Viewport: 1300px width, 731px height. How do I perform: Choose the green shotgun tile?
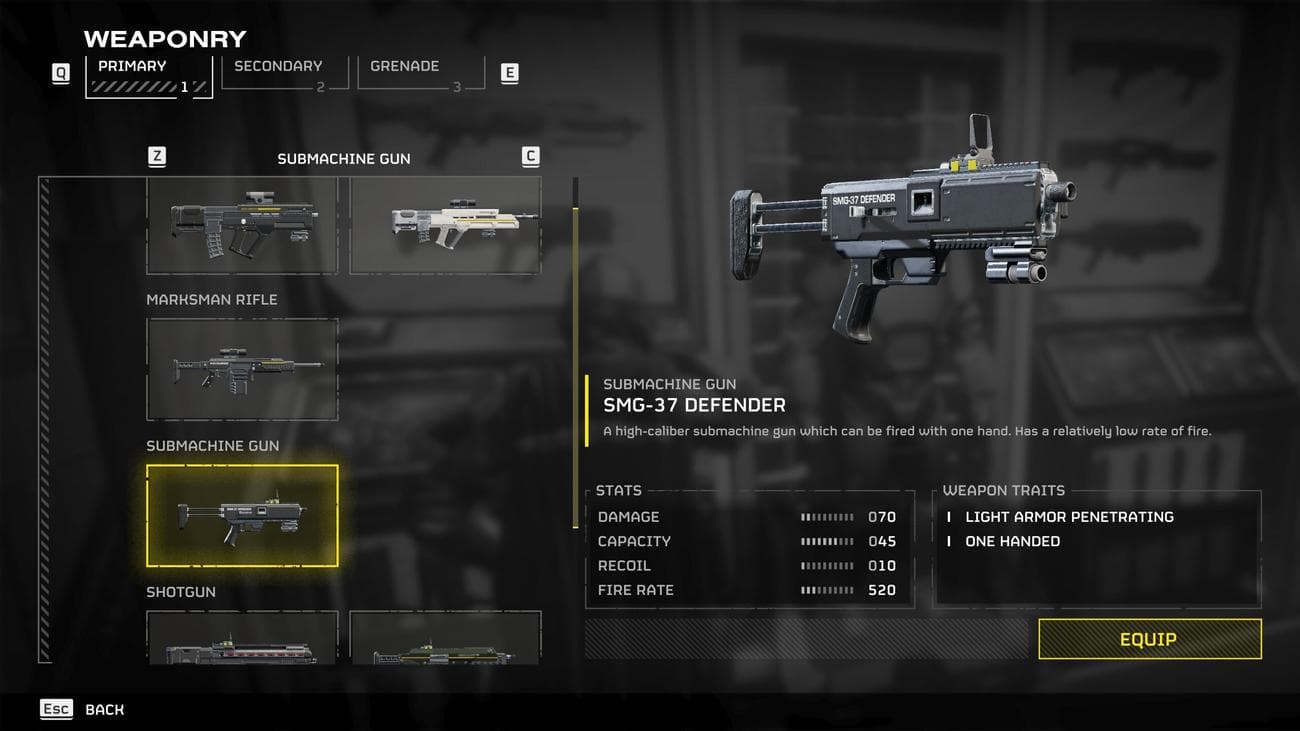(445, 640)
